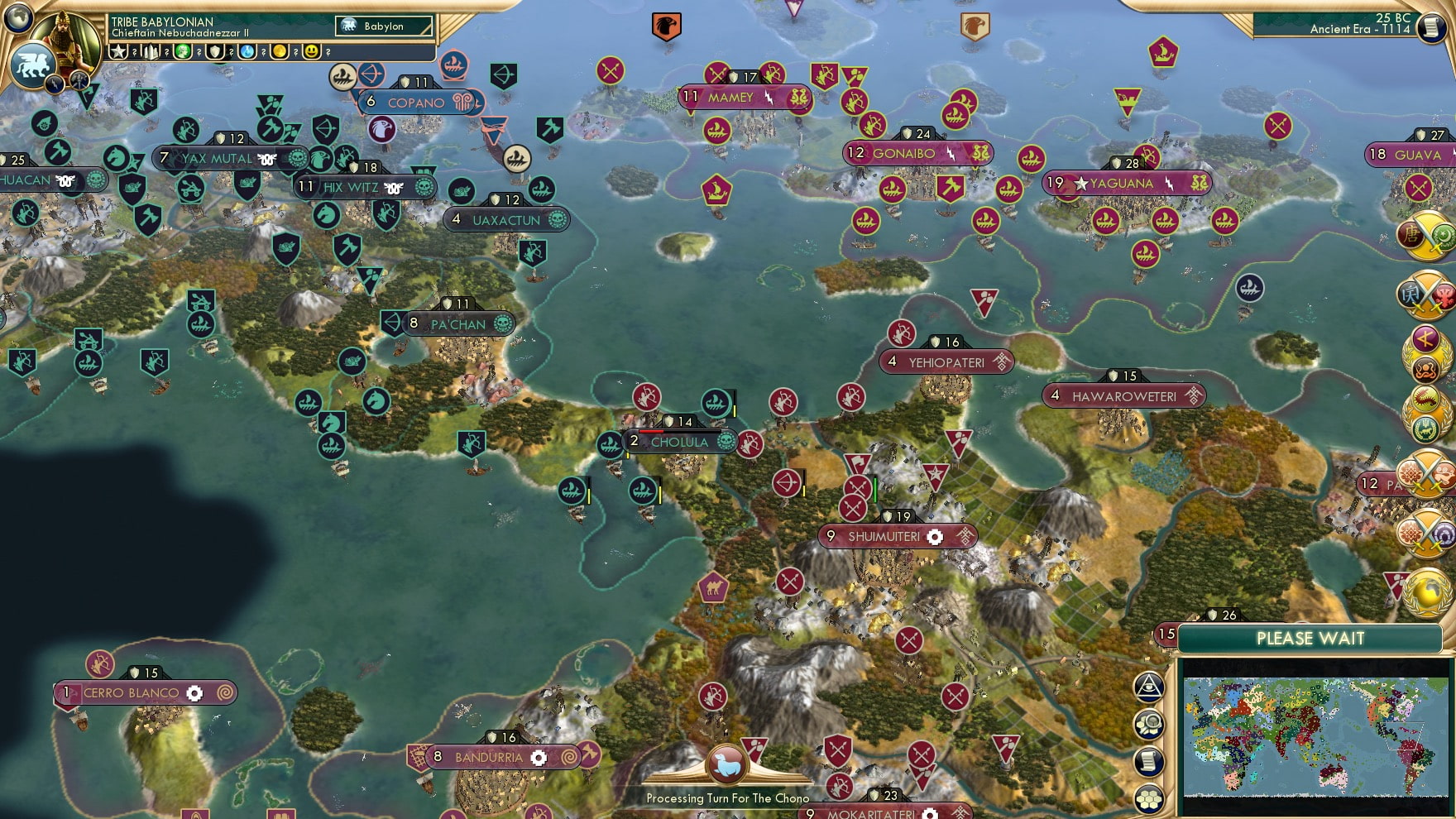Viewport: 1456px width, 819px height.
Task: Open the Babylon capital banner dropdown
Action: (x=382, y=26)
